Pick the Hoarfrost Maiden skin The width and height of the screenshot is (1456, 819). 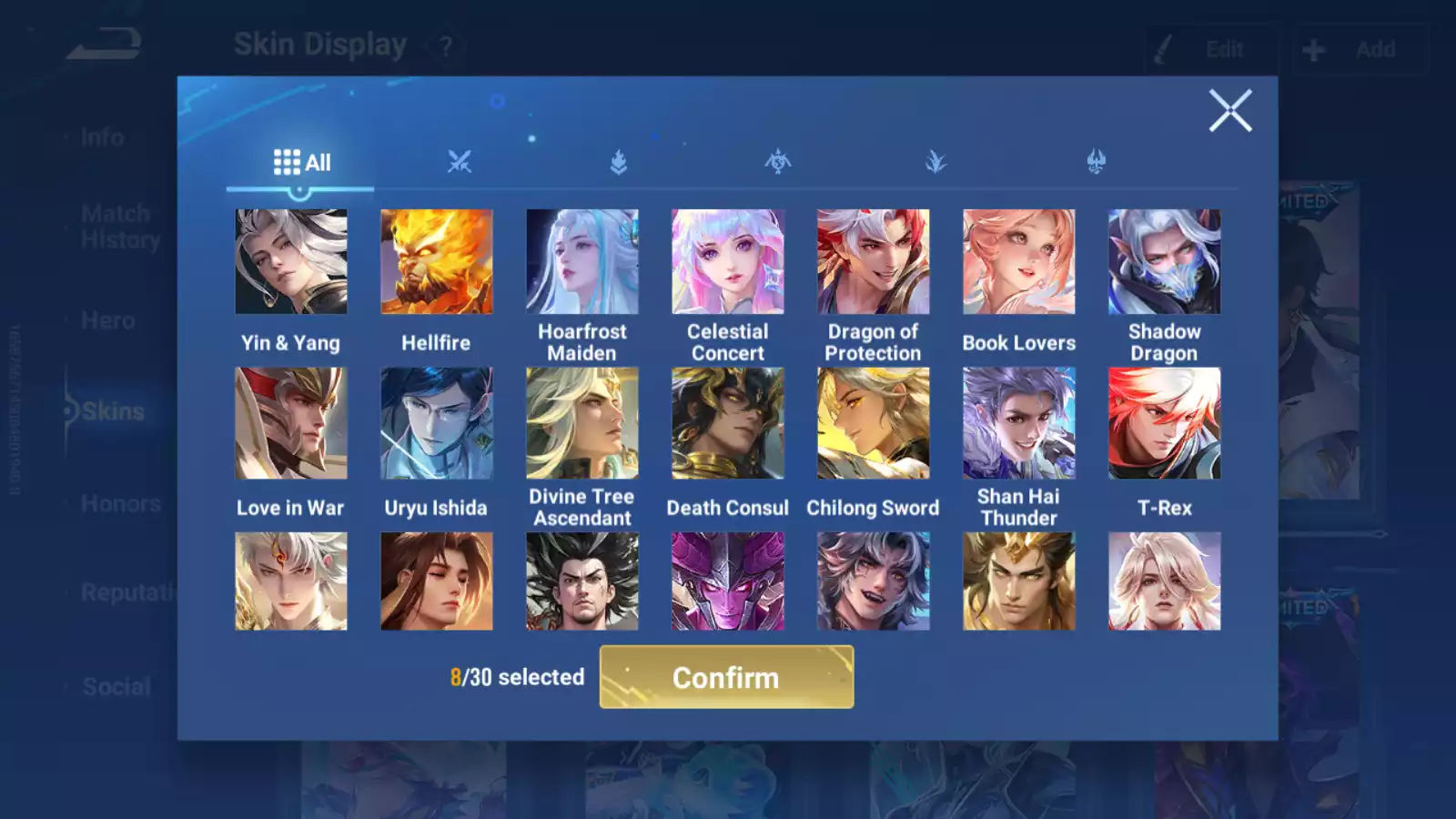click(582, 262)
